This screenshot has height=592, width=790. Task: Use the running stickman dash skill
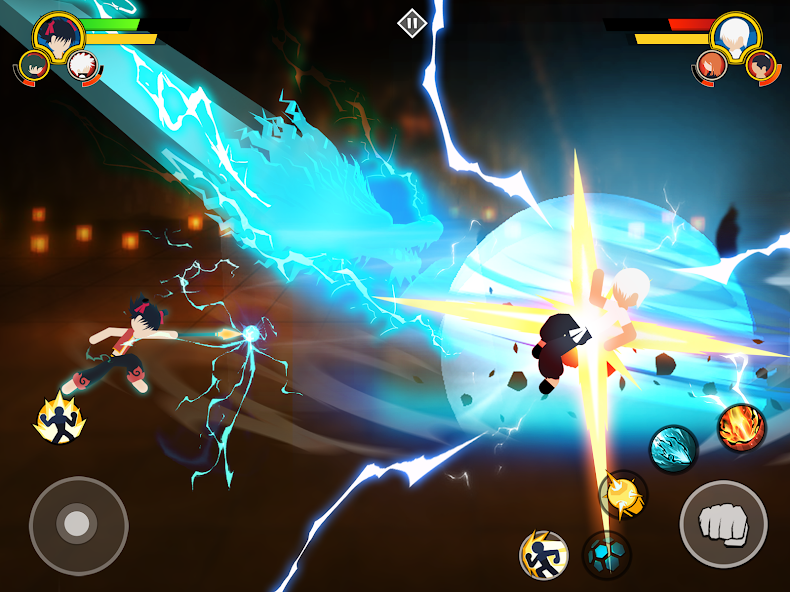pyautogui.click(x=544, y=555)
